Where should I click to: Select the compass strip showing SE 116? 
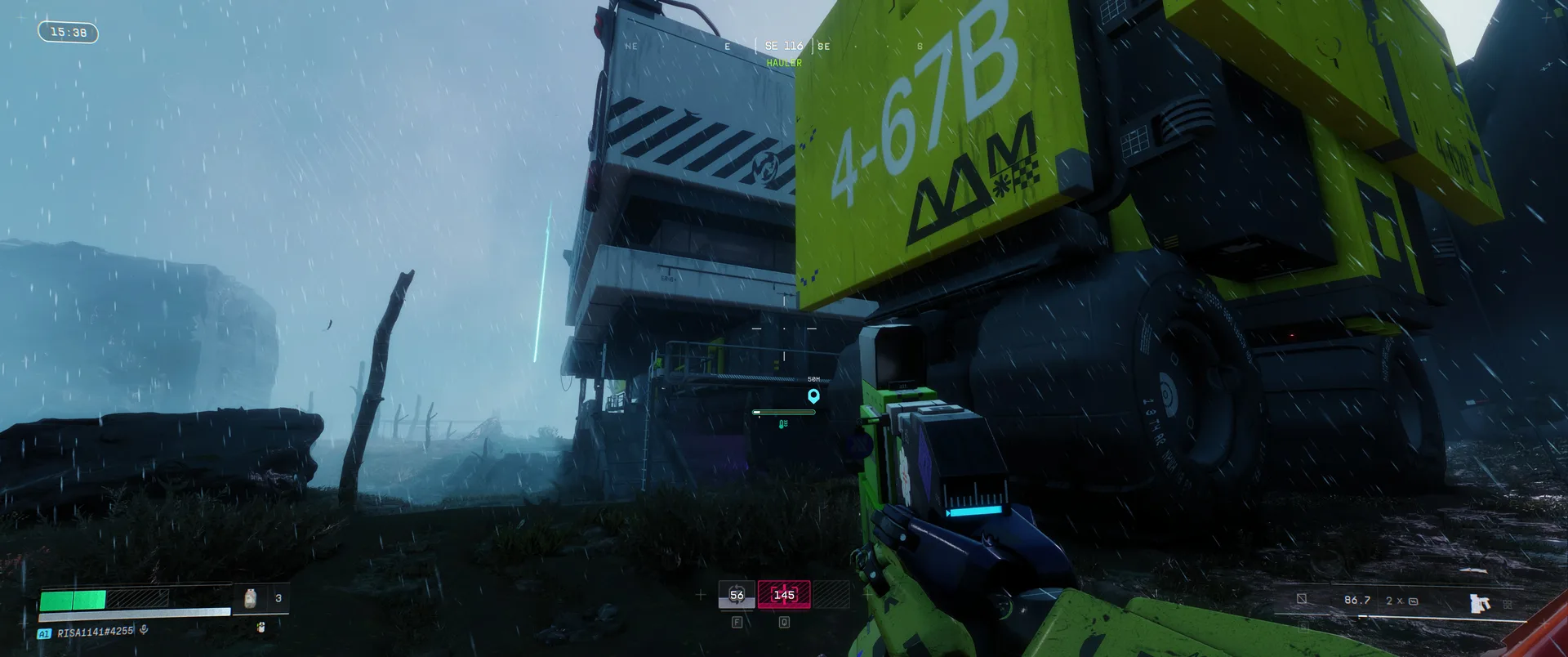click(783, 46)
